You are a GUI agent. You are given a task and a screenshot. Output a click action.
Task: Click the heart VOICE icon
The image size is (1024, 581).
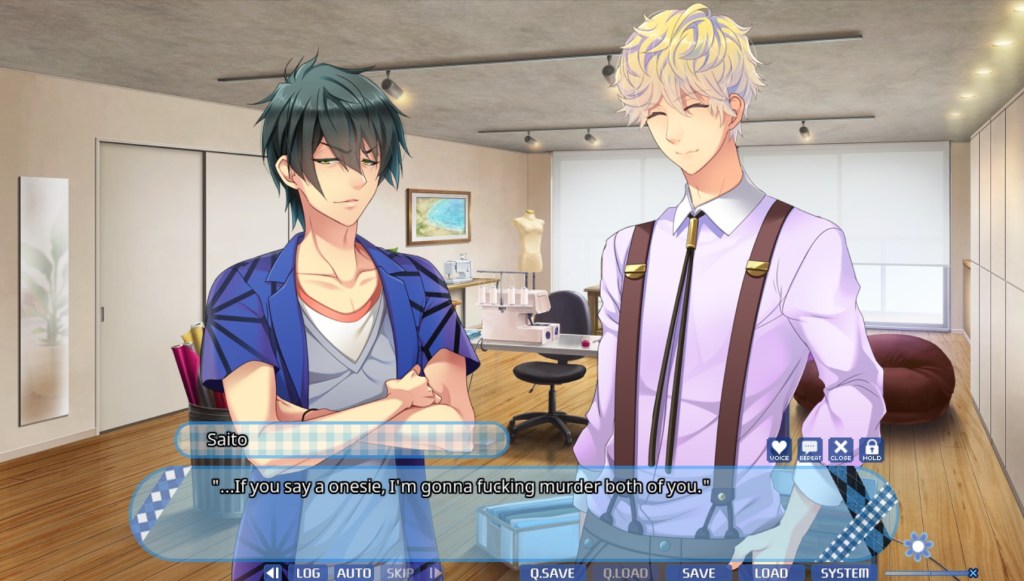coord(779,450)
